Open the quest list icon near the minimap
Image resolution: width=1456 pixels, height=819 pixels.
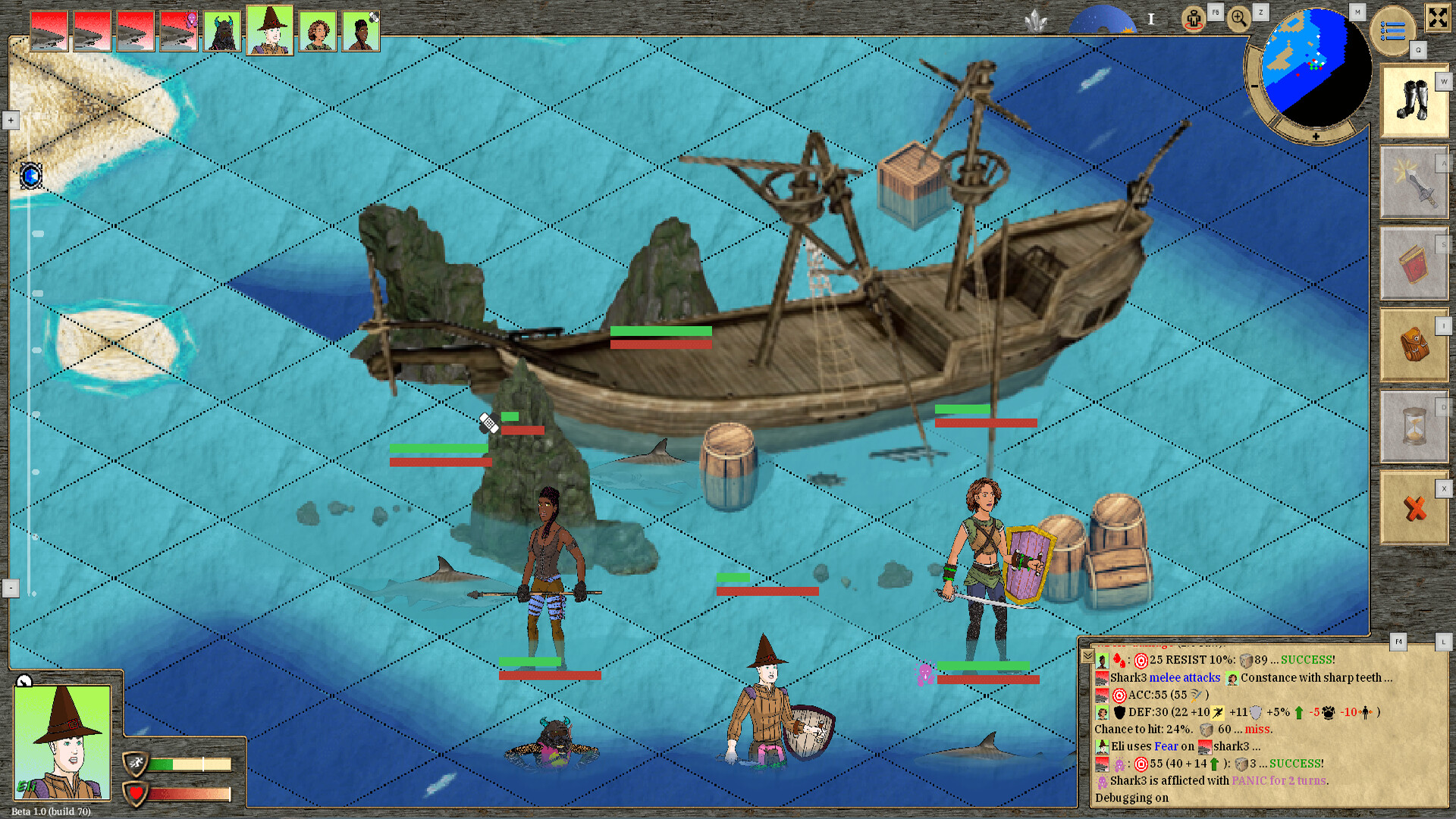[x=1393, y=30]
